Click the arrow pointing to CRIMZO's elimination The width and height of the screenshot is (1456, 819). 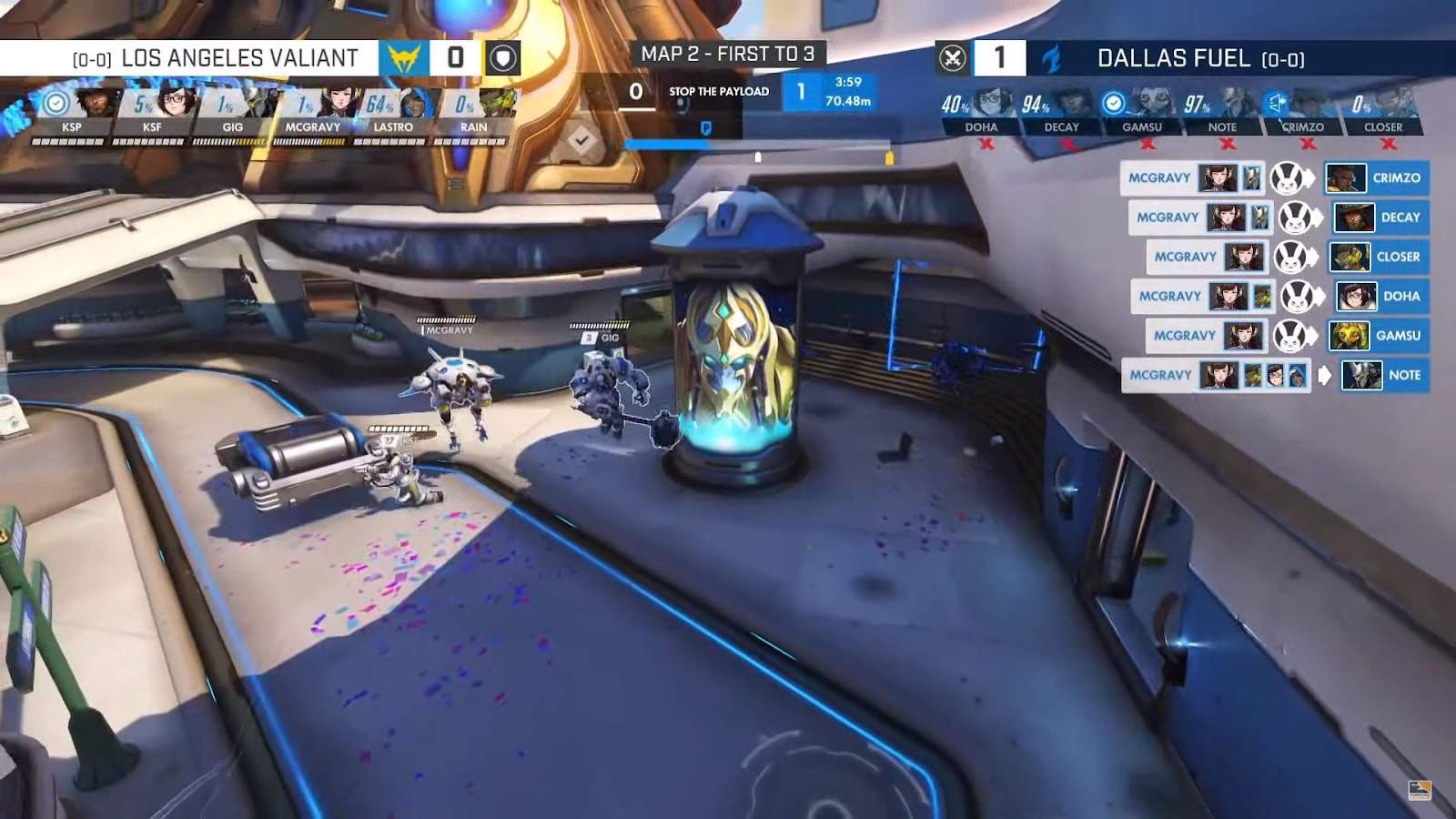[x=1309, y=178]
